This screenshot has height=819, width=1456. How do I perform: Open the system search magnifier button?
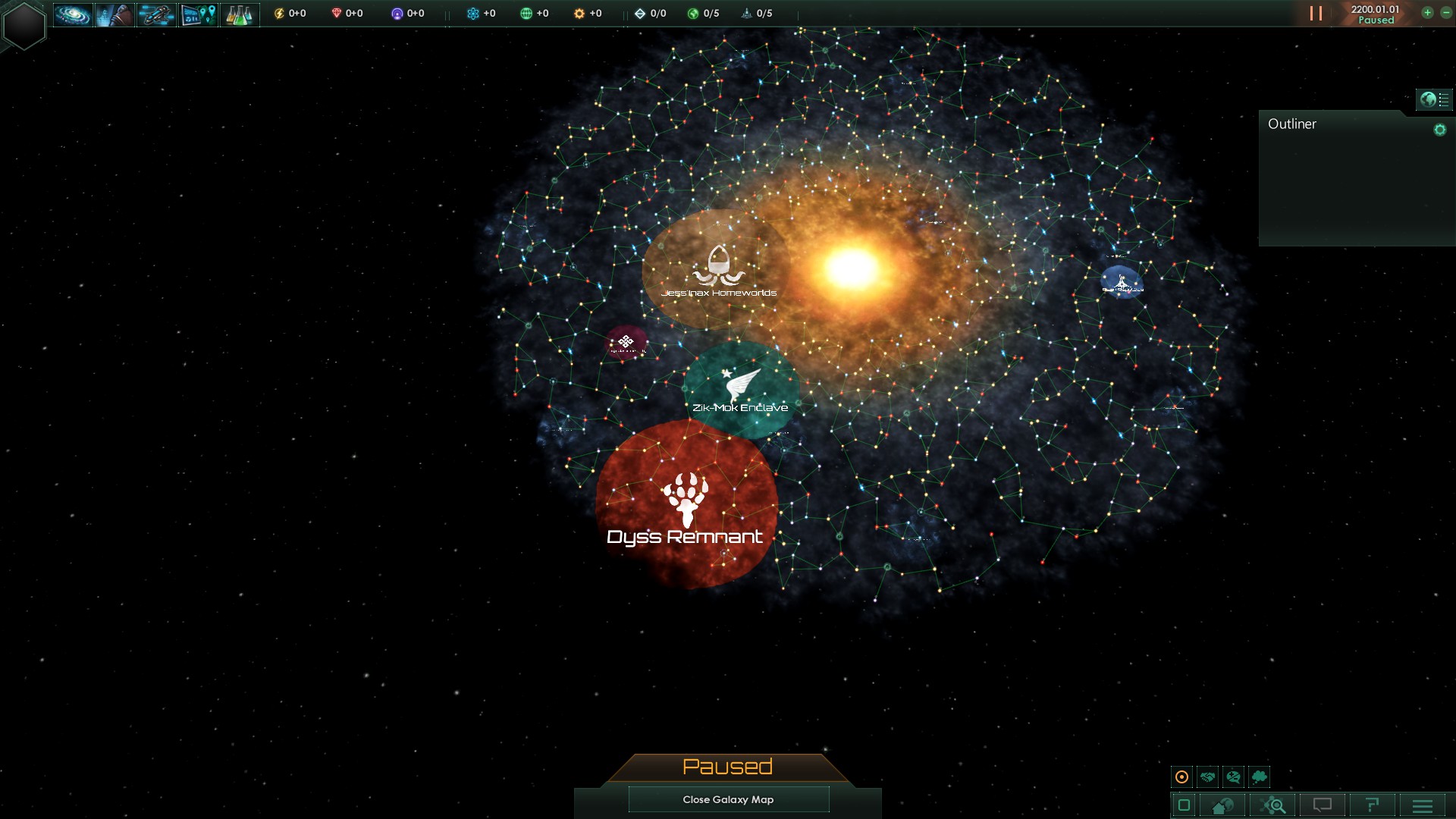coord(1273,805)
